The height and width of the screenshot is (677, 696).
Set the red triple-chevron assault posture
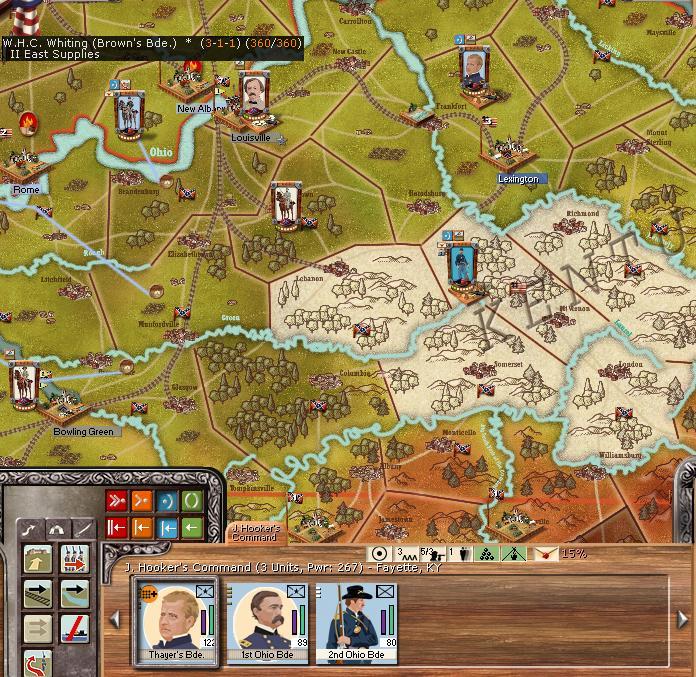[117, 500]
